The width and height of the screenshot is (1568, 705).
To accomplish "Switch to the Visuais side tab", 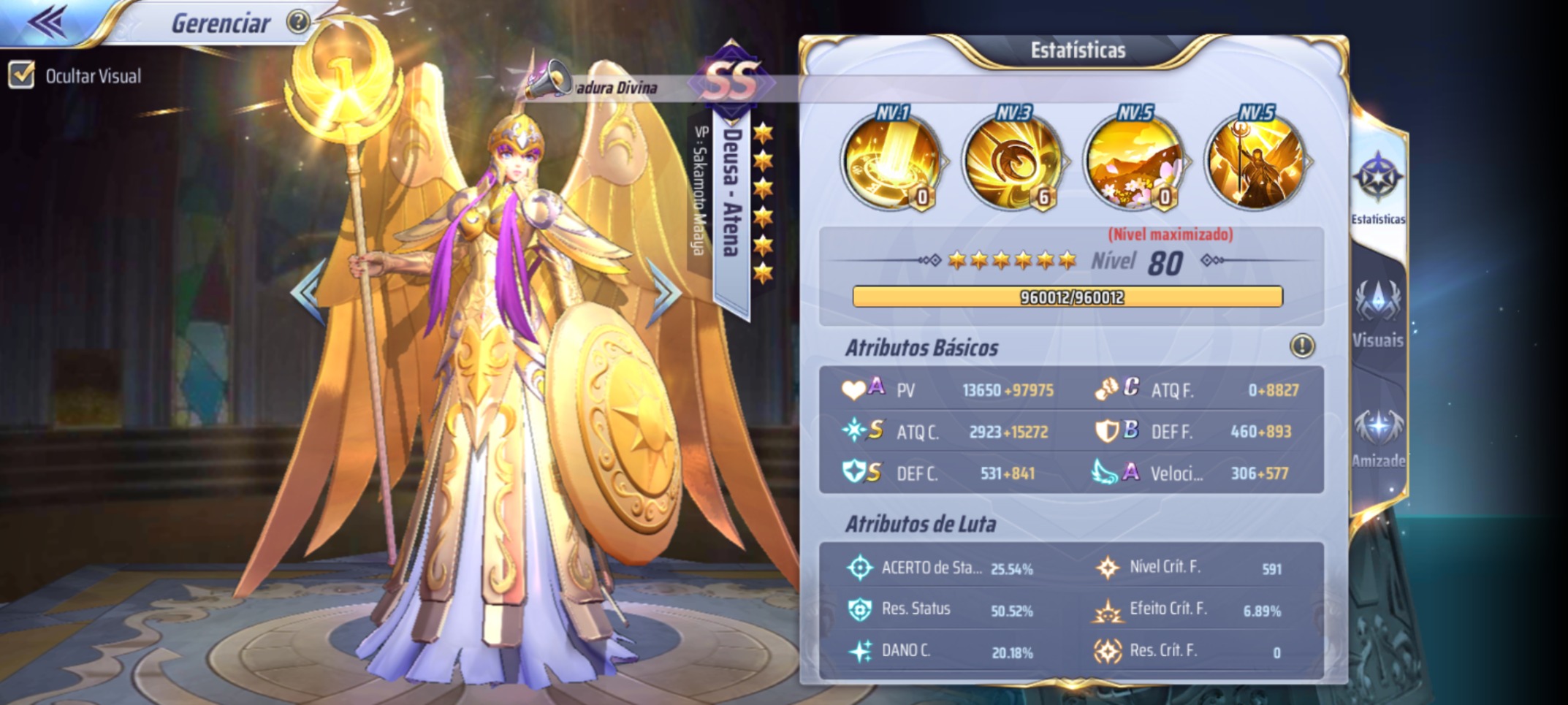I will (1377, 313).
